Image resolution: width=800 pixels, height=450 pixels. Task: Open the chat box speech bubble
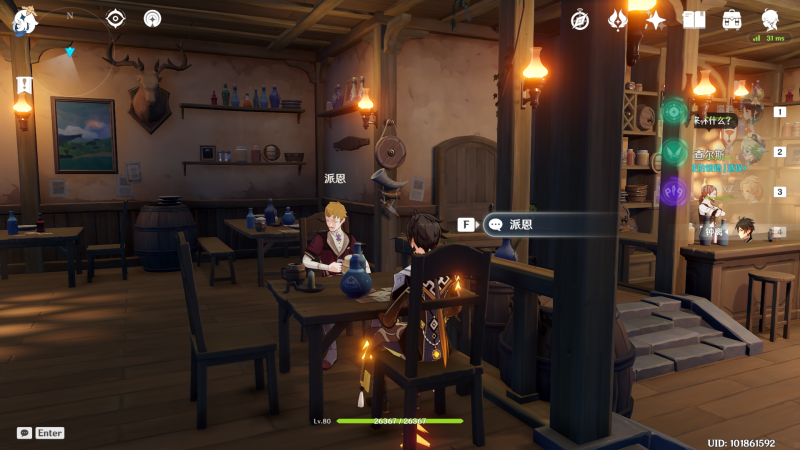click(24, 433)
